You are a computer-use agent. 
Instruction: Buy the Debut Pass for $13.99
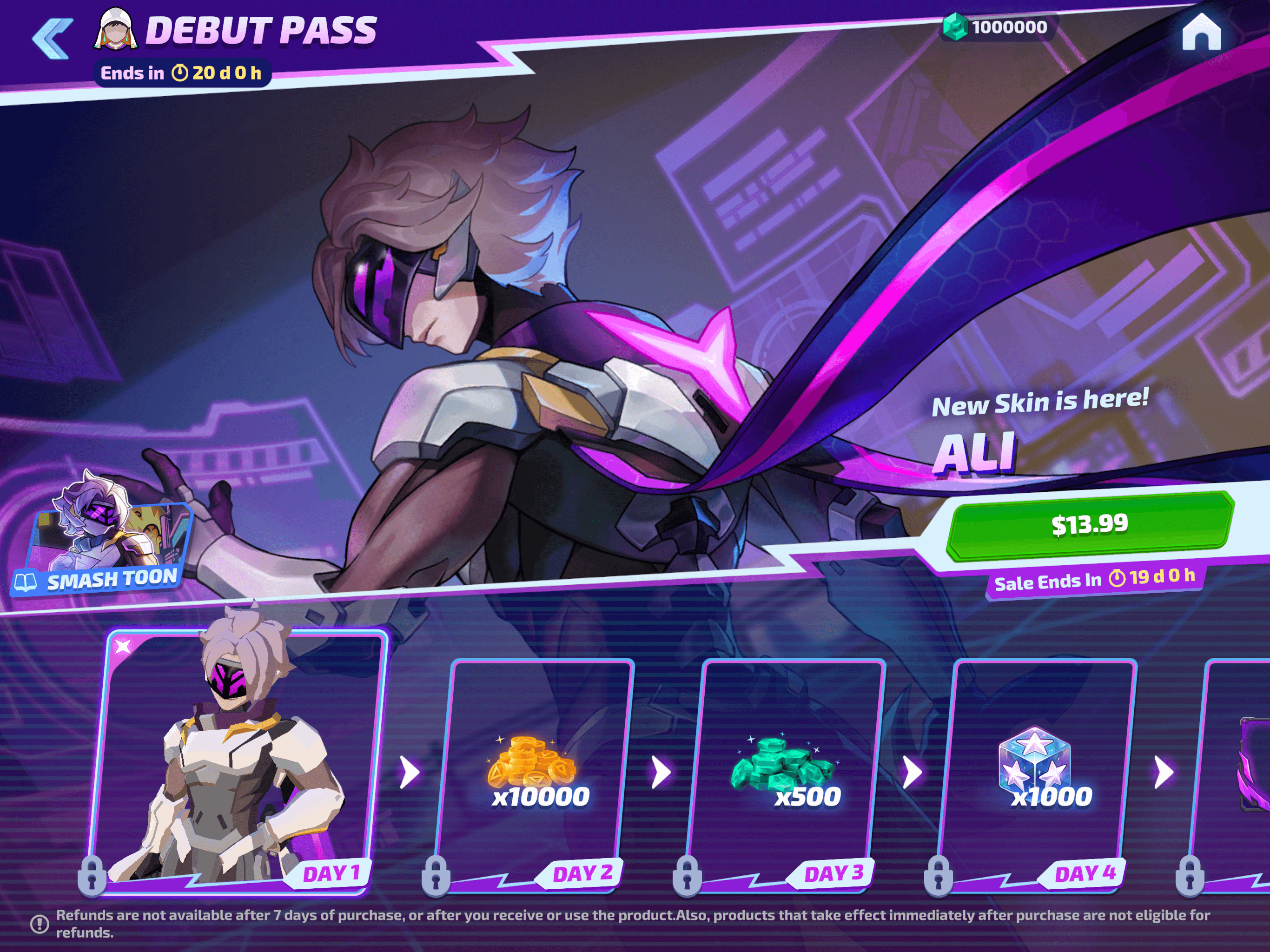(1089, 525)
